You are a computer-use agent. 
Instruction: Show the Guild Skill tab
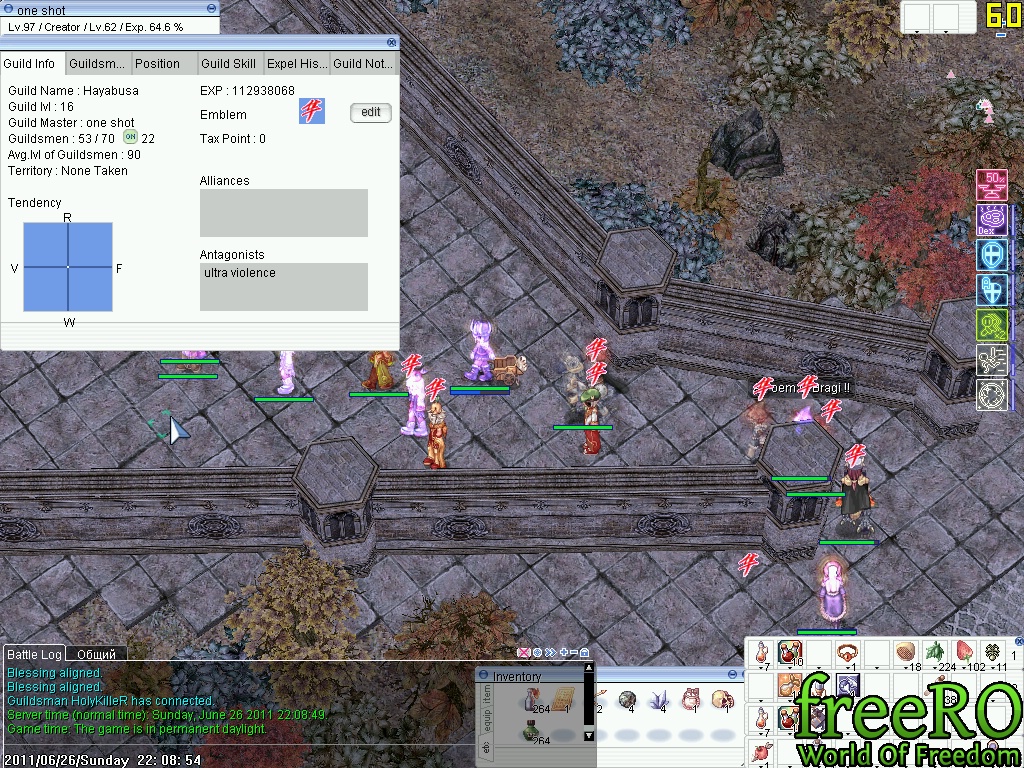228,64
